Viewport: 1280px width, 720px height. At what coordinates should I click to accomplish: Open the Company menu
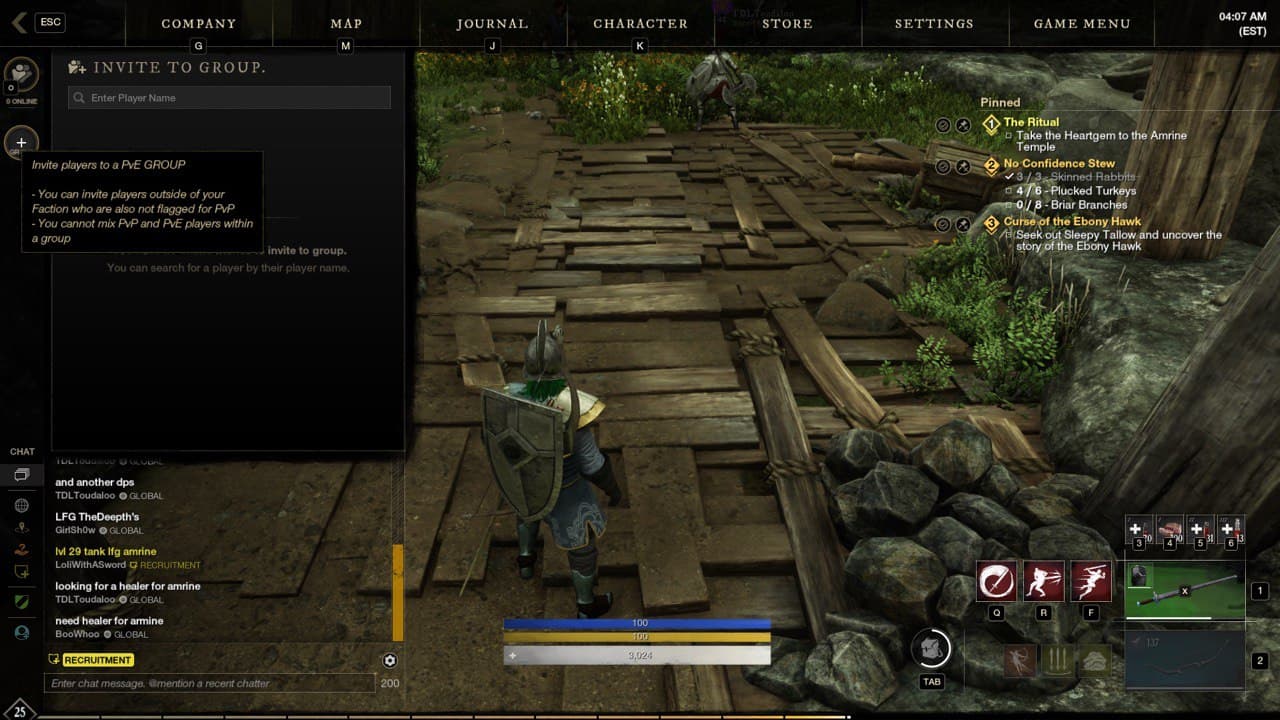[x=198, y=24]
